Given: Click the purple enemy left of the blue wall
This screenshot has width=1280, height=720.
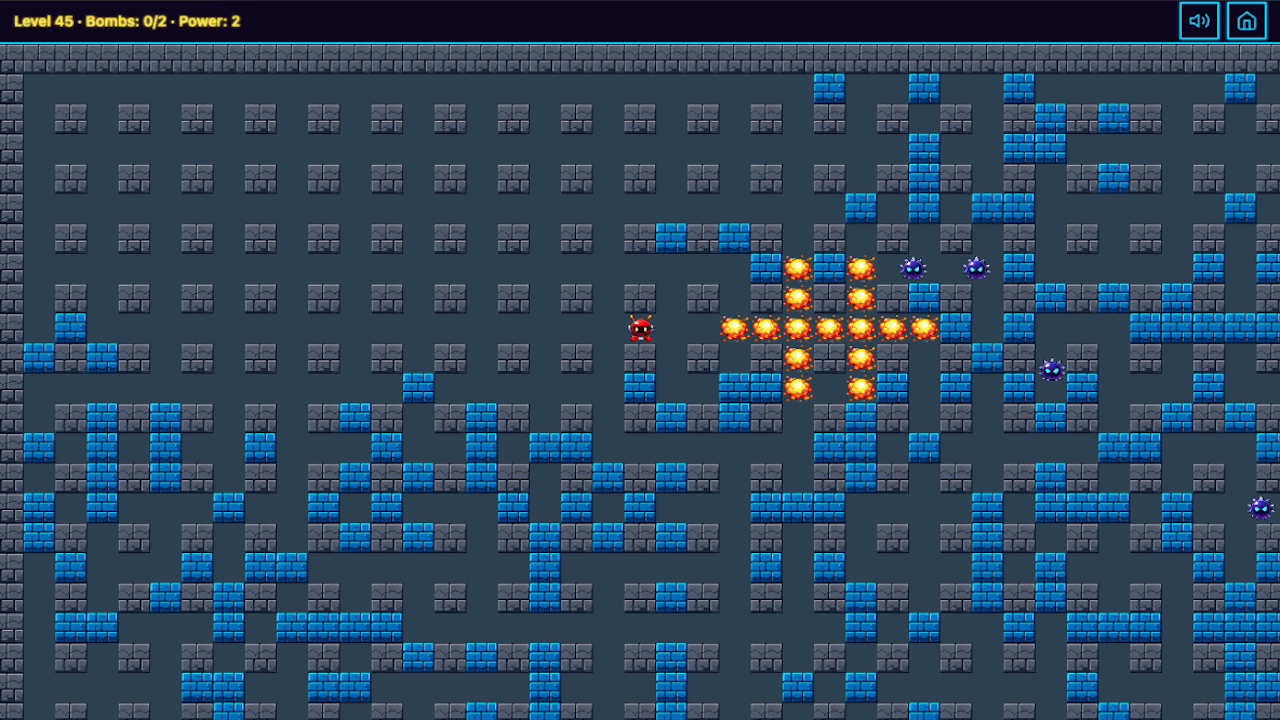Looking at the screenshot, I should (x=911, y=268).
